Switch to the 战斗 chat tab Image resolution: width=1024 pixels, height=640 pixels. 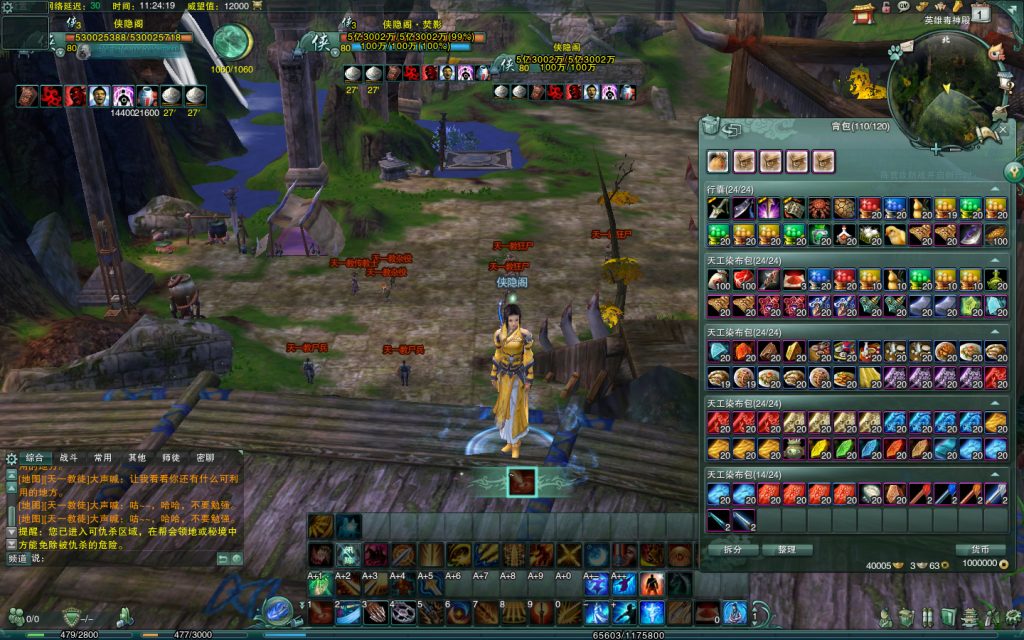(69, 457)
